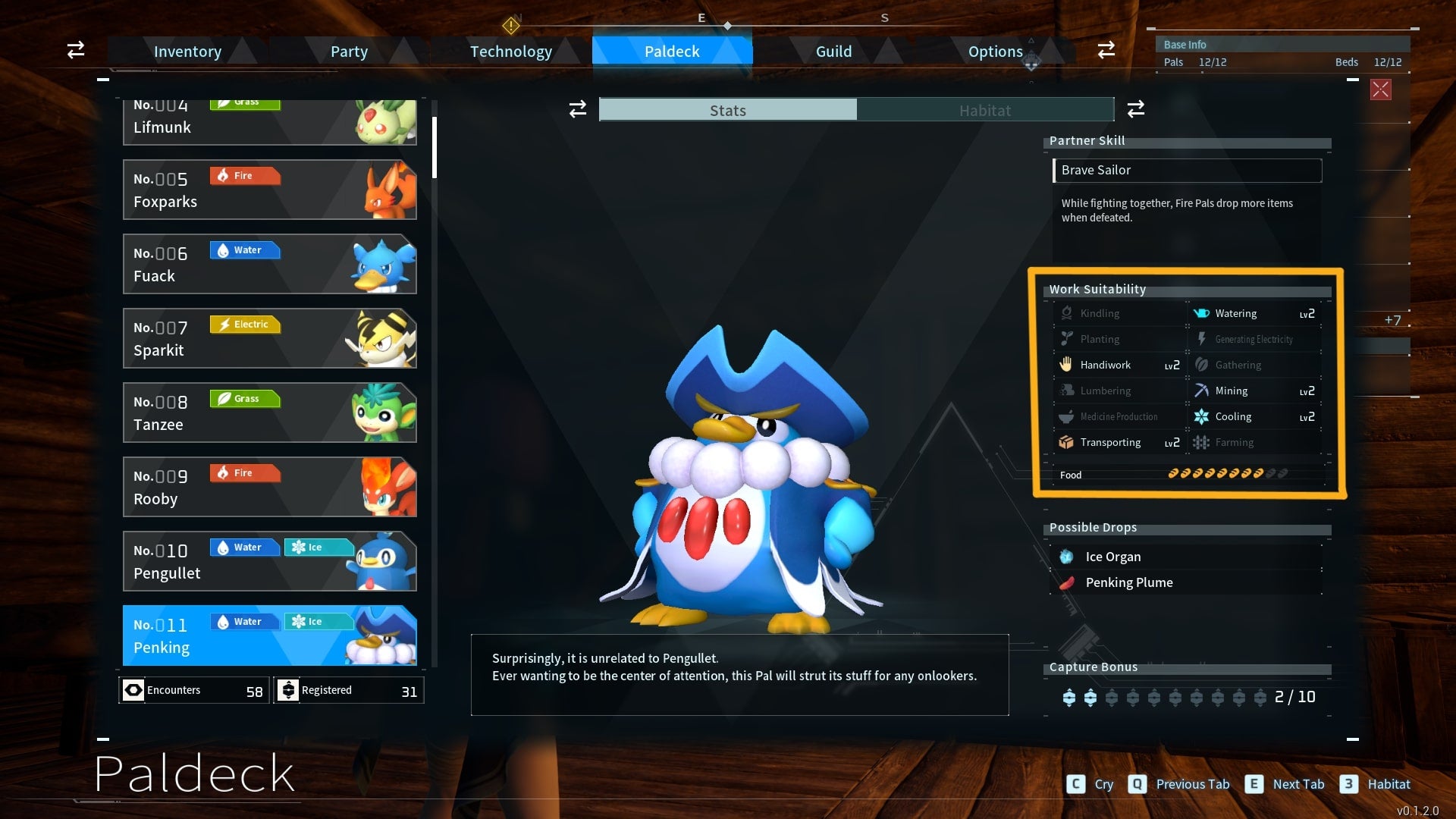Switch to the Habitat sub-tab
This screenshot has width=1456, height=819.
984,111
